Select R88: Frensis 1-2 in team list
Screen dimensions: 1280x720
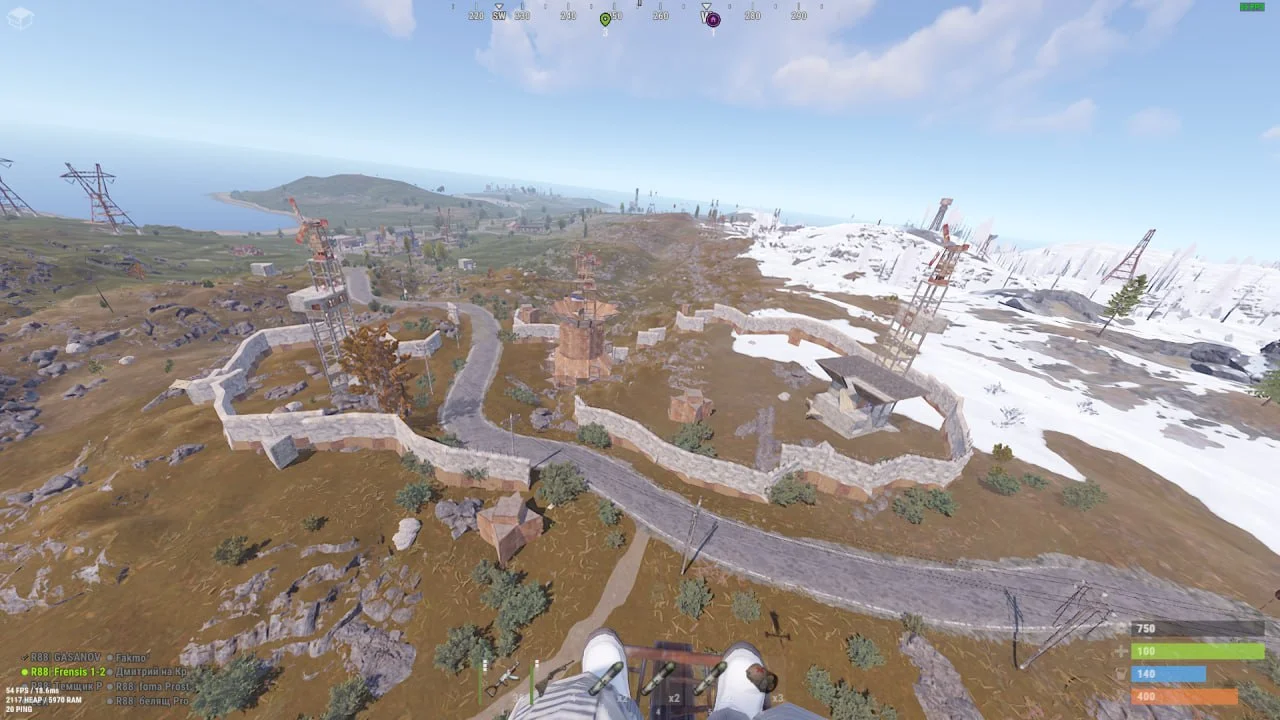click(x=65, y=672)
